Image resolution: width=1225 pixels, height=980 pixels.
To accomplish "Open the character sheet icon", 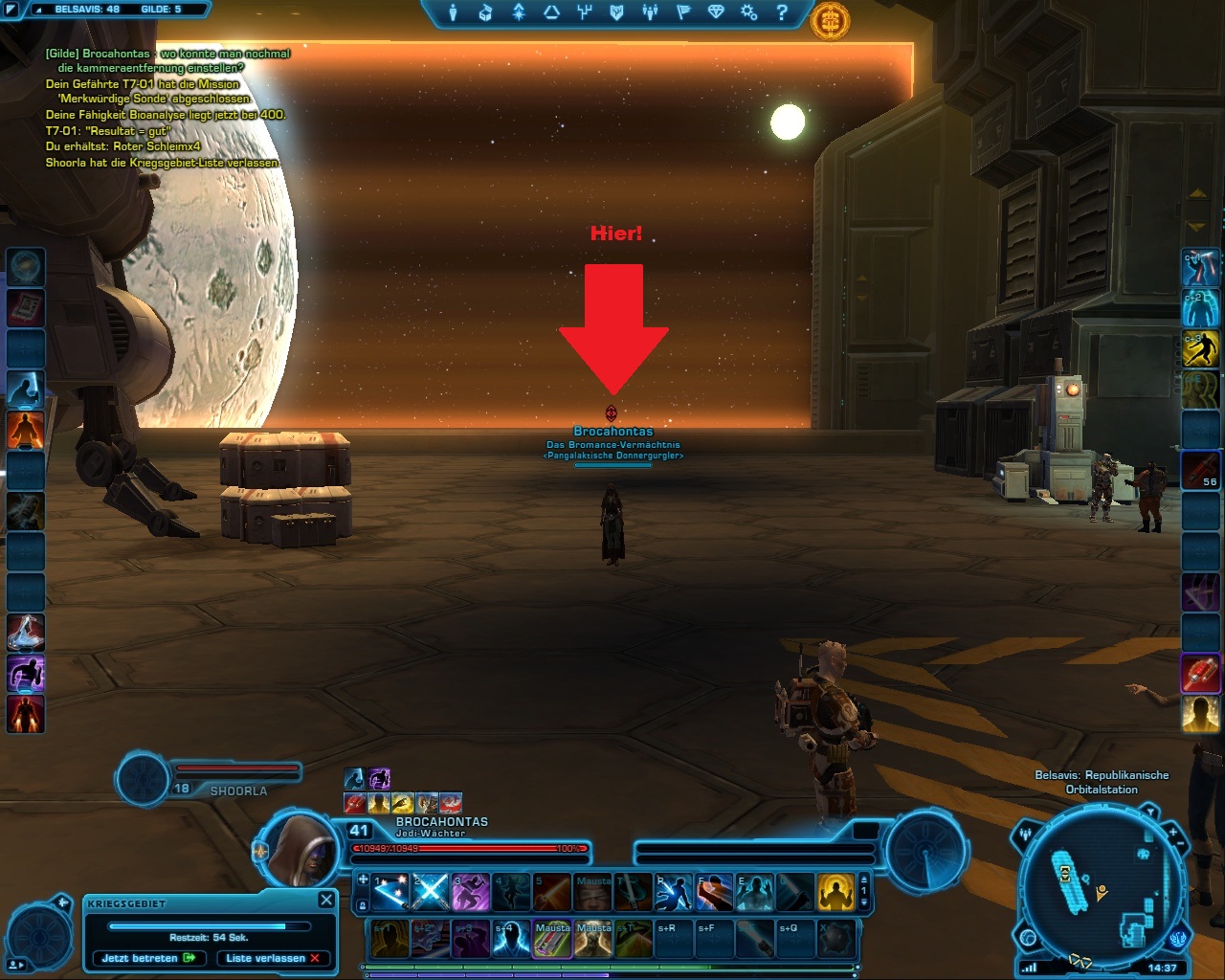I will 454,12.
